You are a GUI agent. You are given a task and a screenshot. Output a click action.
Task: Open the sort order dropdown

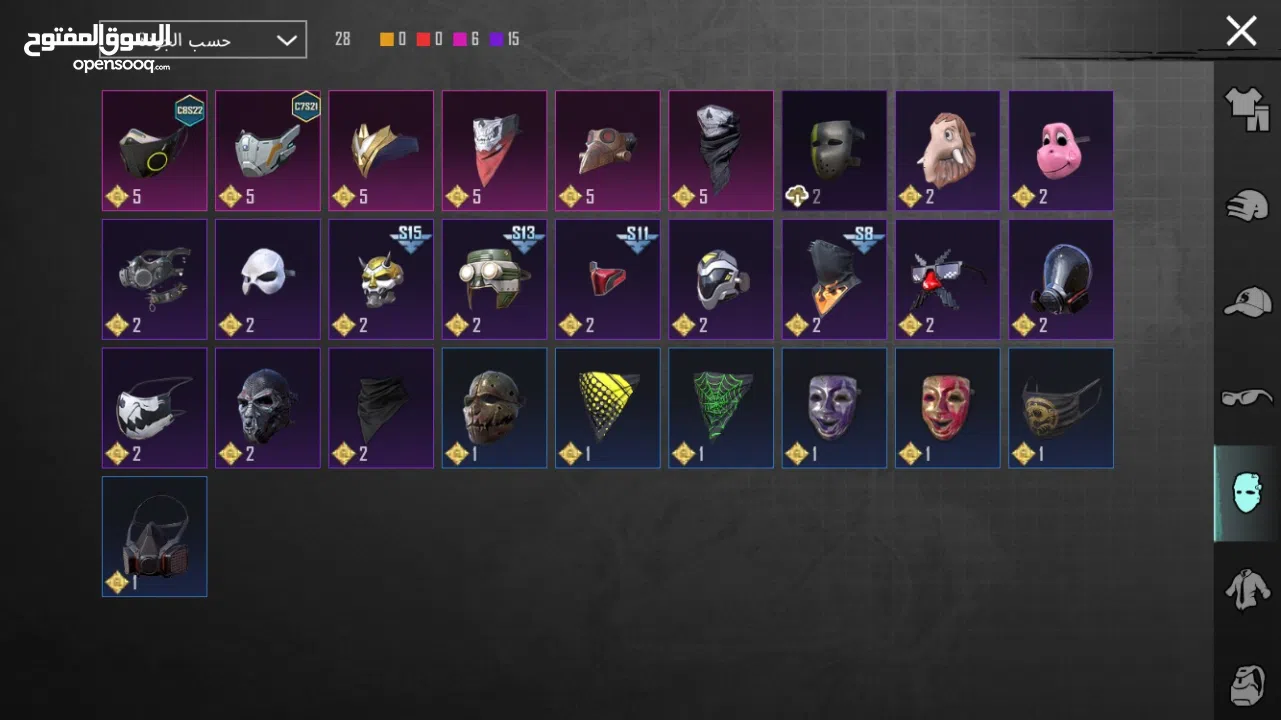(x=286, y=40)
